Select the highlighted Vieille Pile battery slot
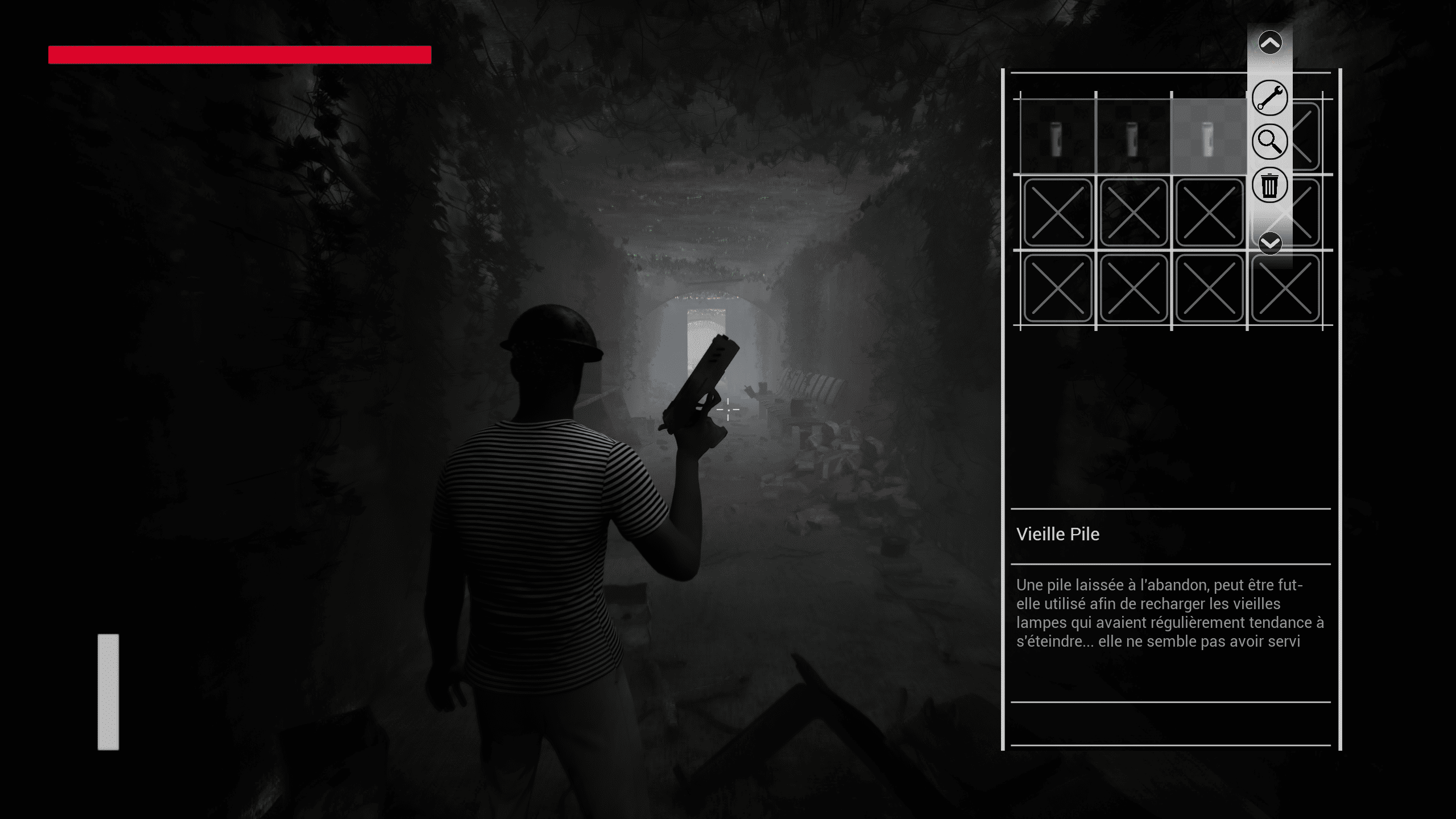Viewport: 1456px width, 819px height. (x=1209, y=136)
